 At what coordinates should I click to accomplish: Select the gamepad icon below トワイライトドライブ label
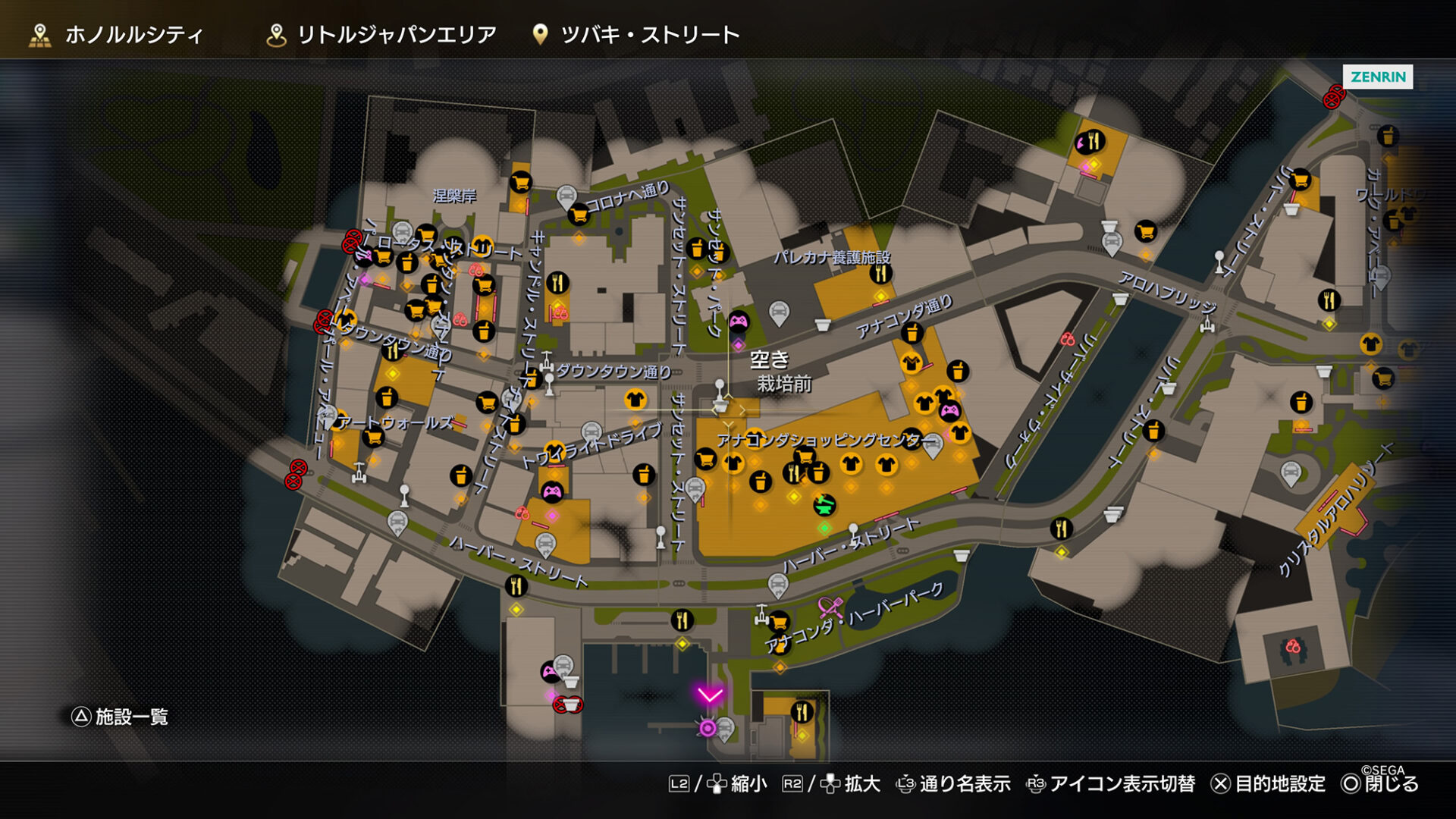pos(552,492)
